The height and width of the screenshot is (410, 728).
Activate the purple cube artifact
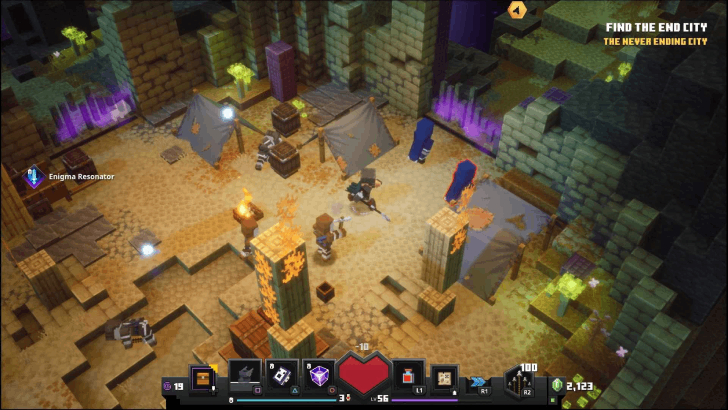point(321,374)
